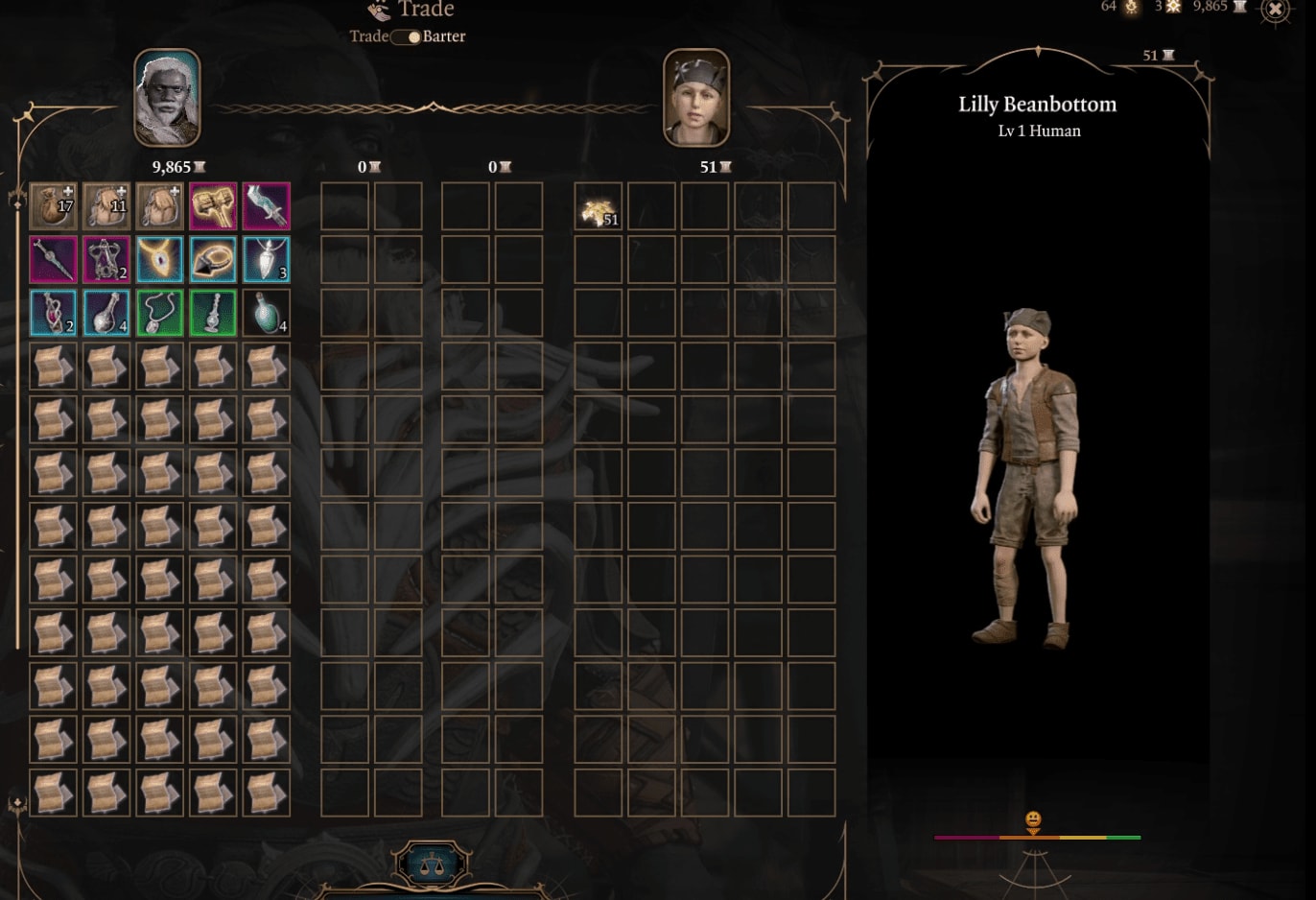This screenshot has width=1316, height=900.
Task: Select the teal potion bottle stack of 4
Action: 267,314
